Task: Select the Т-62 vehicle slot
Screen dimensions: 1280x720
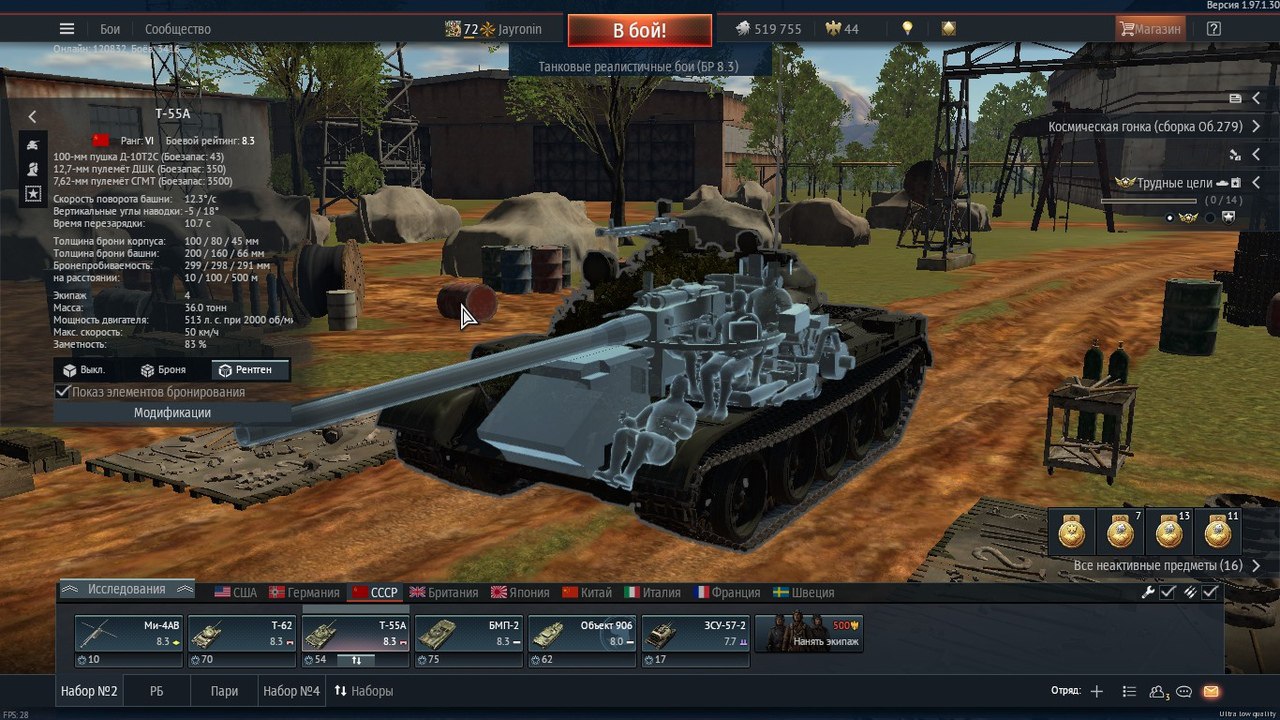Action: pos(242,634)
